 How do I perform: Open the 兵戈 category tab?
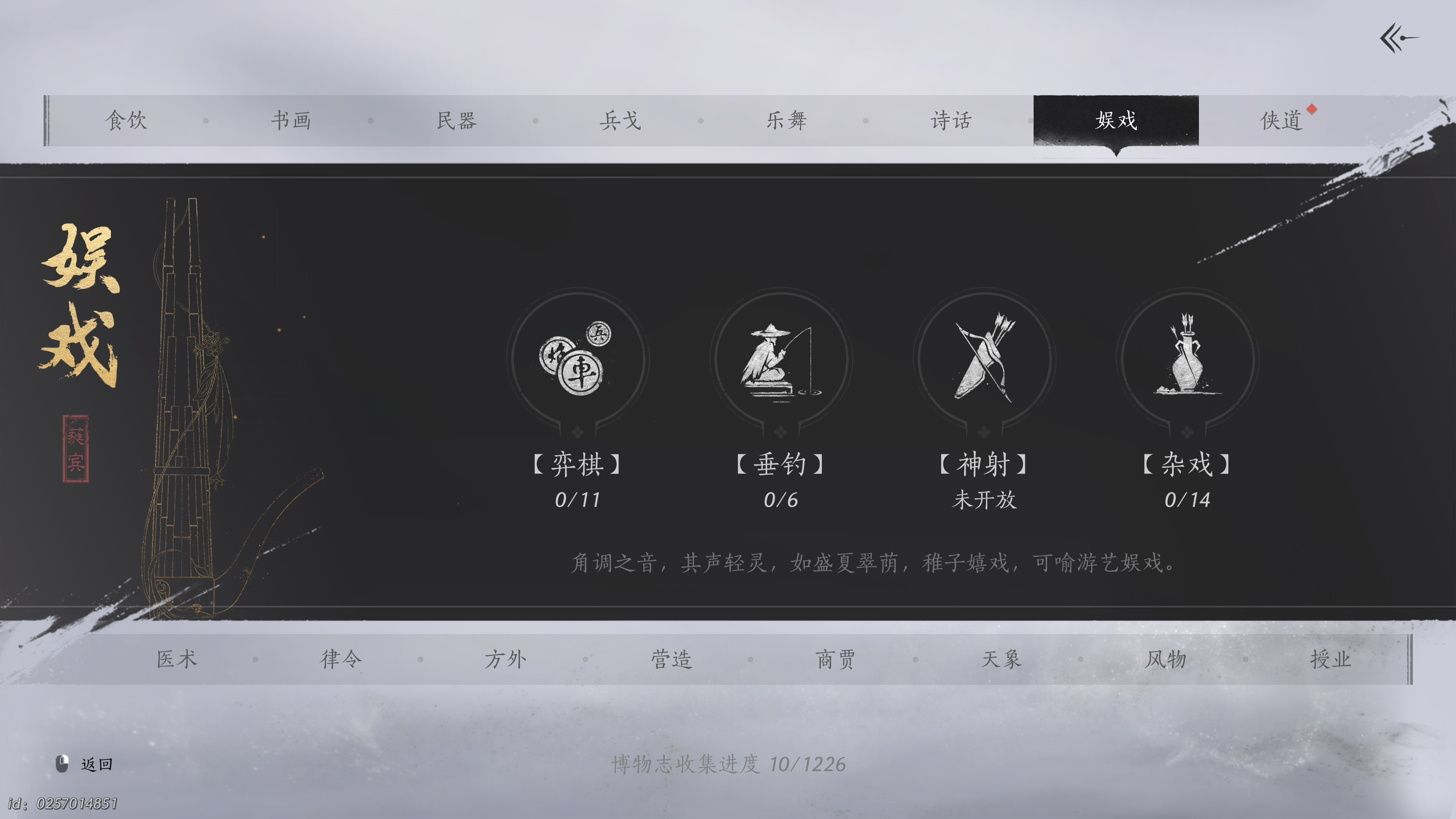(x=620, y=121)
